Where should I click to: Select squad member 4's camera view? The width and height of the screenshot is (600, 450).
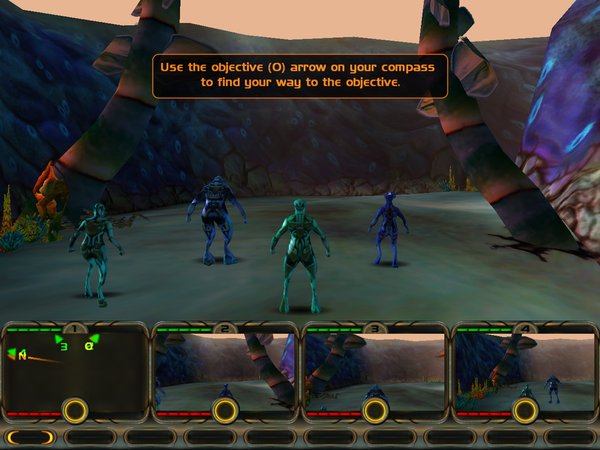525,365
